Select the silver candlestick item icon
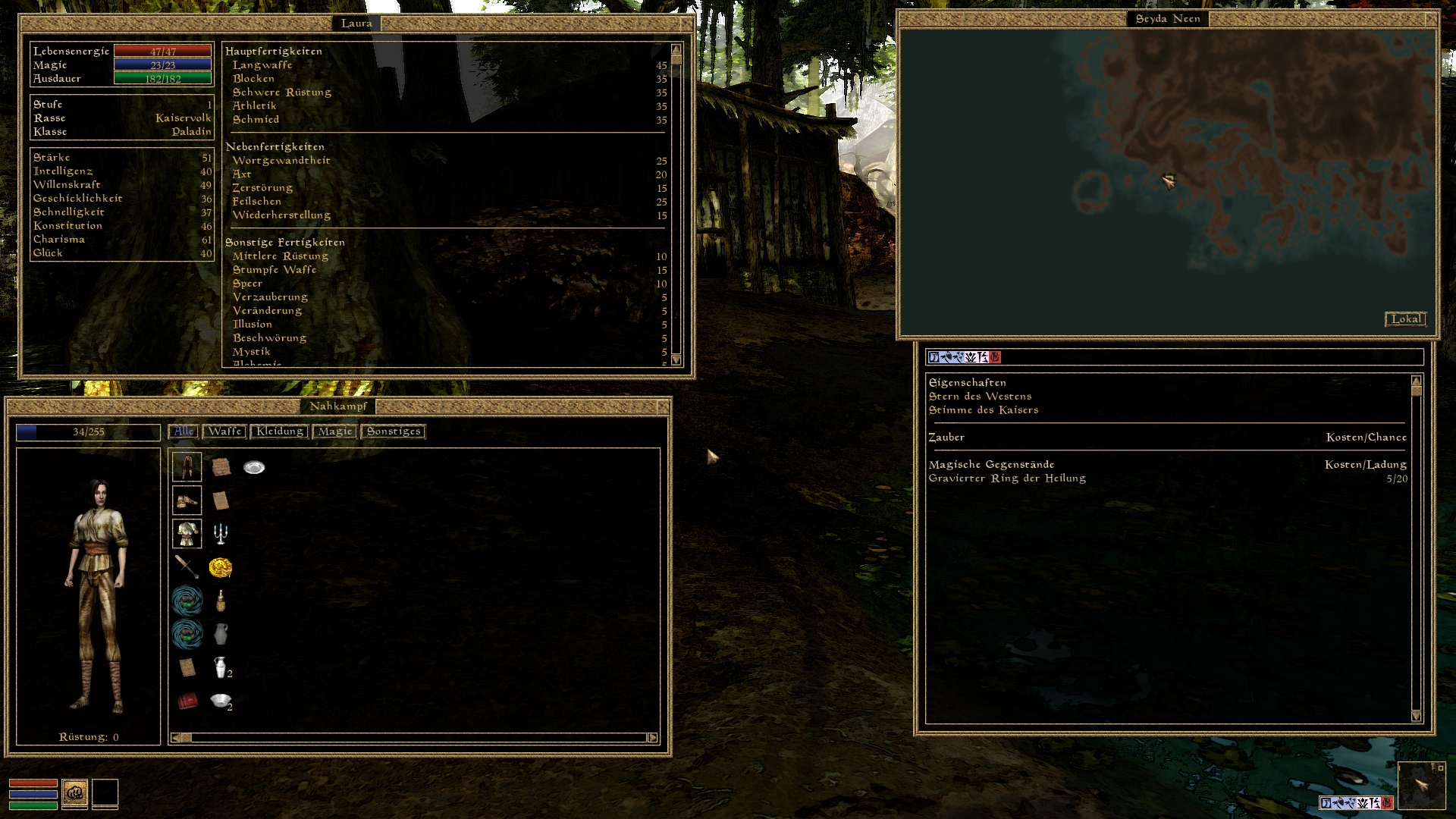This screenshot has width=1456, height=819. (222, 533)
